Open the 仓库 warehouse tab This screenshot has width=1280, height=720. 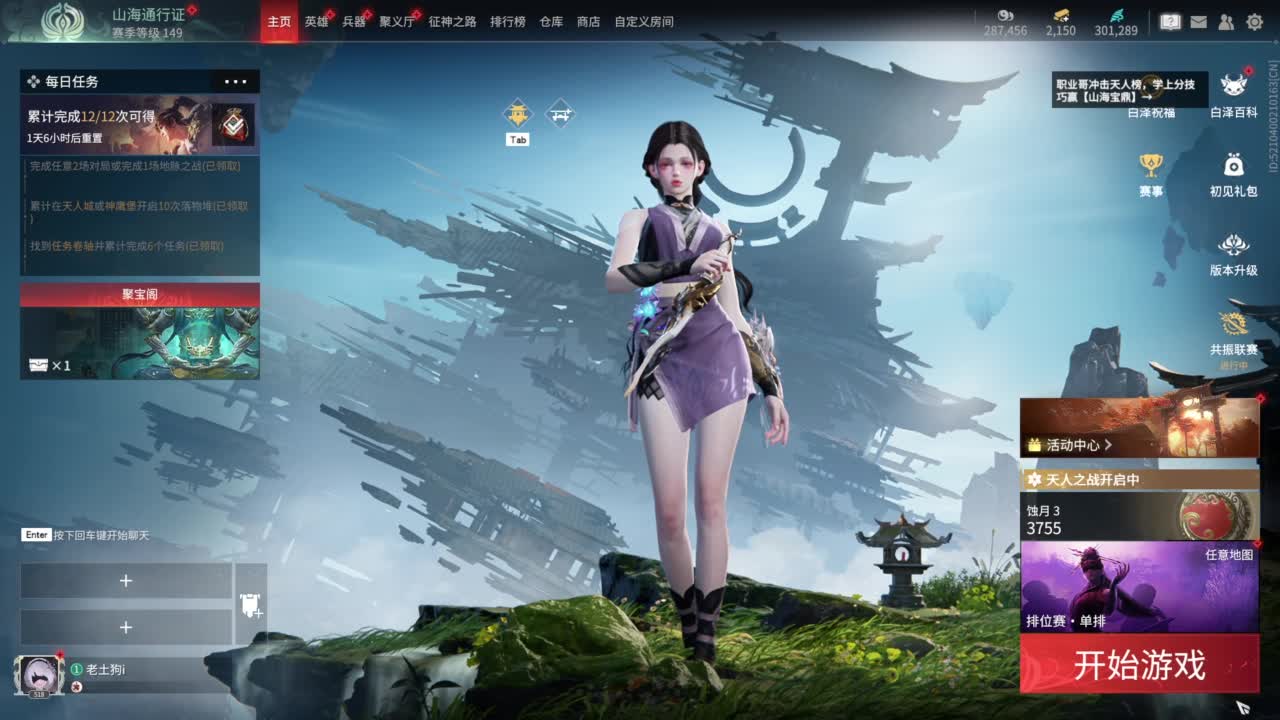(x=551, y=21)
